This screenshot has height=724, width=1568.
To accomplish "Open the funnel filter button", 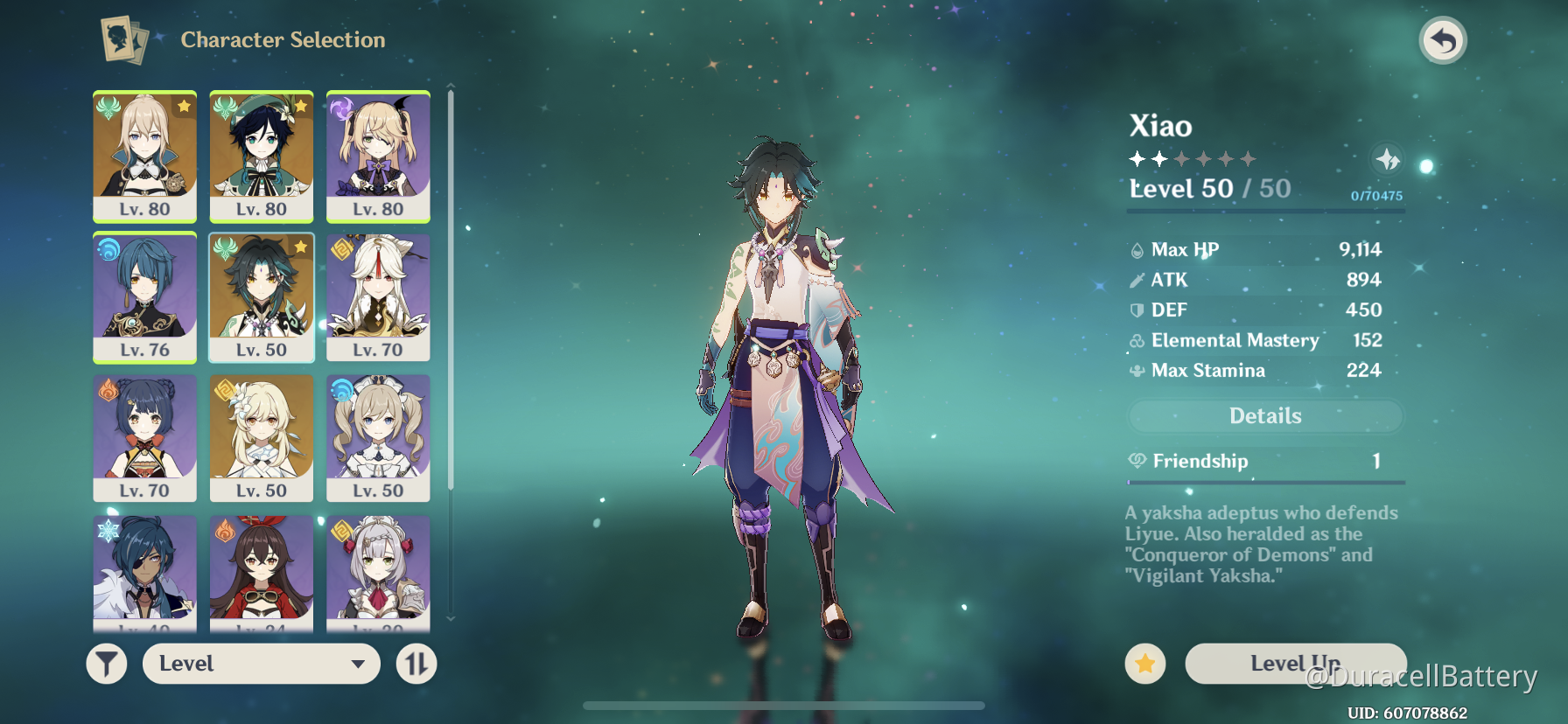I will click(x=107, y=665).
